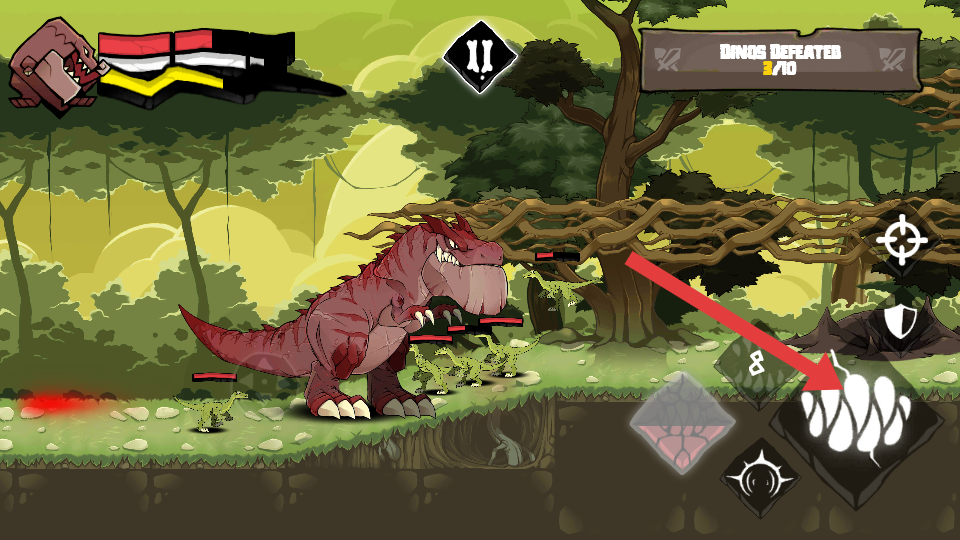Click the red dinosaur portrait
This screenshot has width=960, height=540.
click(53, 66)
